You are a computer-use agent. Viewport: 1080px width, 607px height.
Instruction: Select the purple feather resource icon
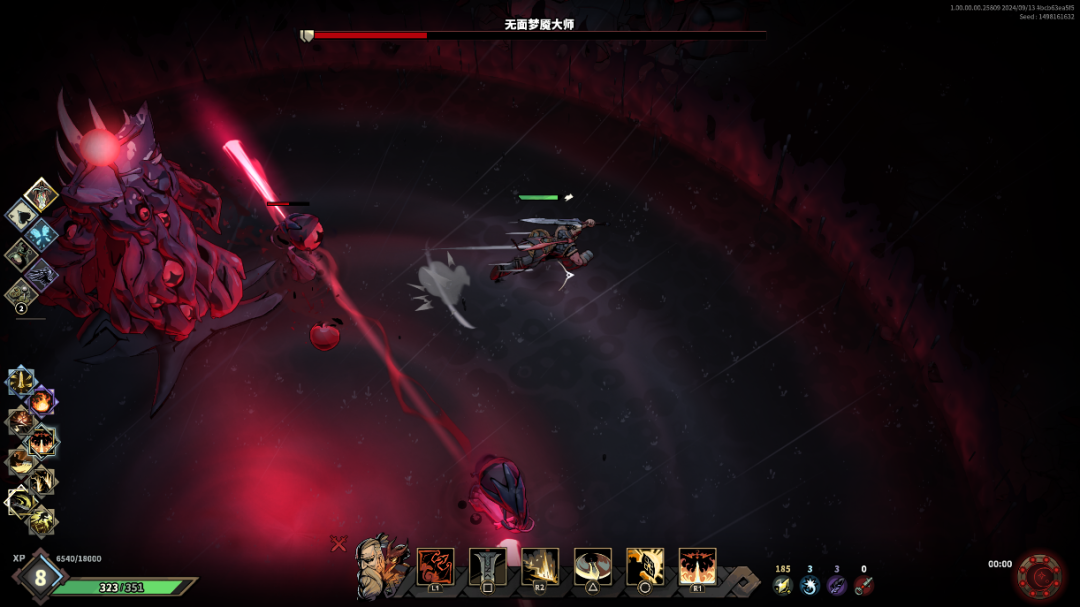[x=836, y=585]
